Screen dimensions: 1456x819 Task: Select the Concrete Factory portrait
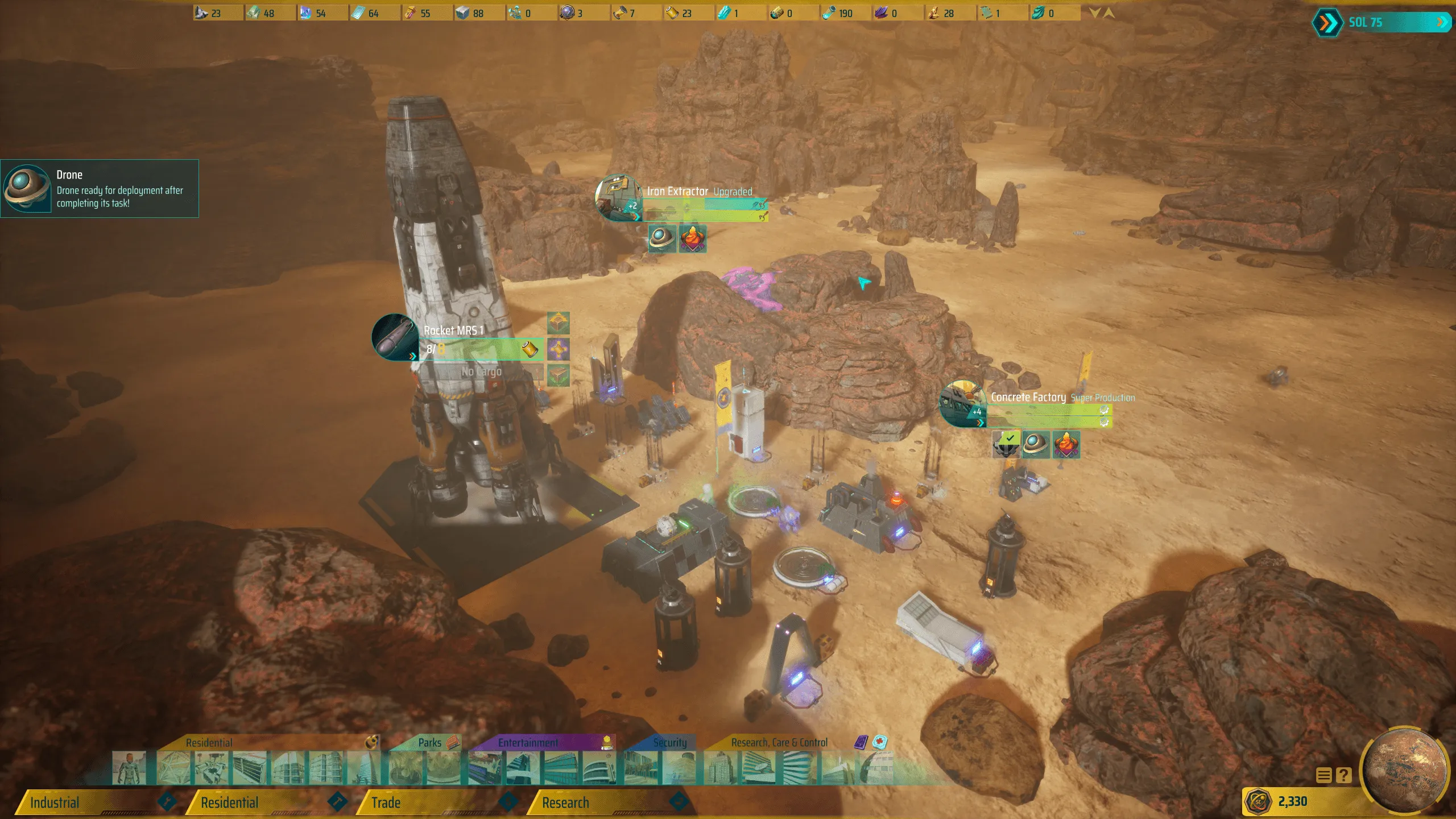coord(963,404)
